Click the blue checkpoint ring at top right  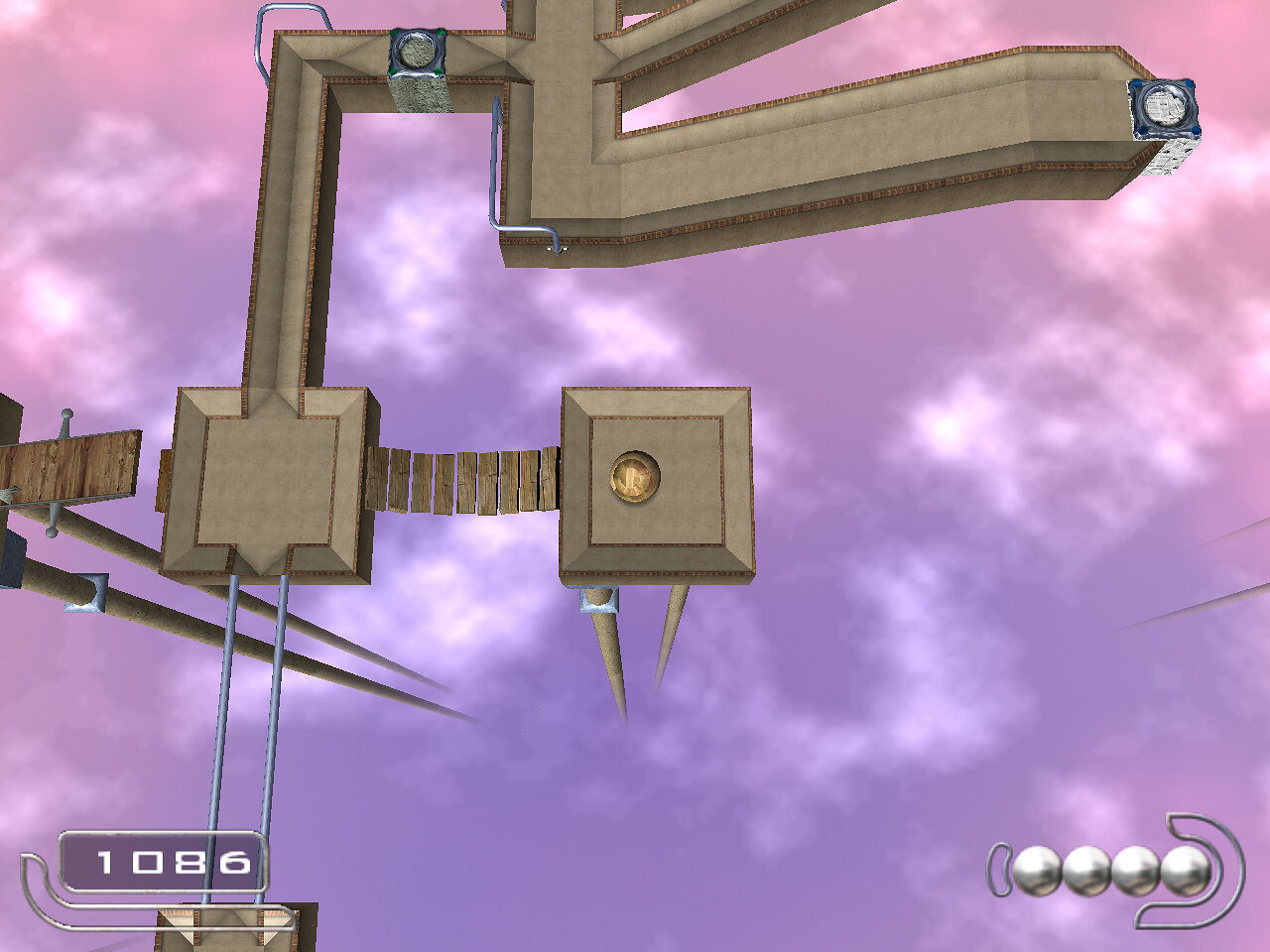1163,106
